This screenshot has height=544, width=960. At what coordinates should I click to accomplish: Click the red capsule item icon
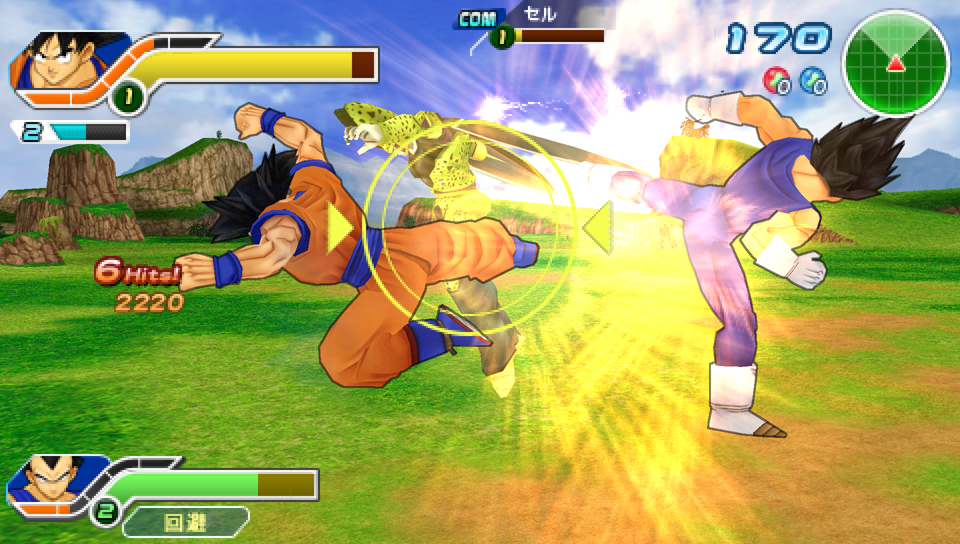[x=776, y=80]
